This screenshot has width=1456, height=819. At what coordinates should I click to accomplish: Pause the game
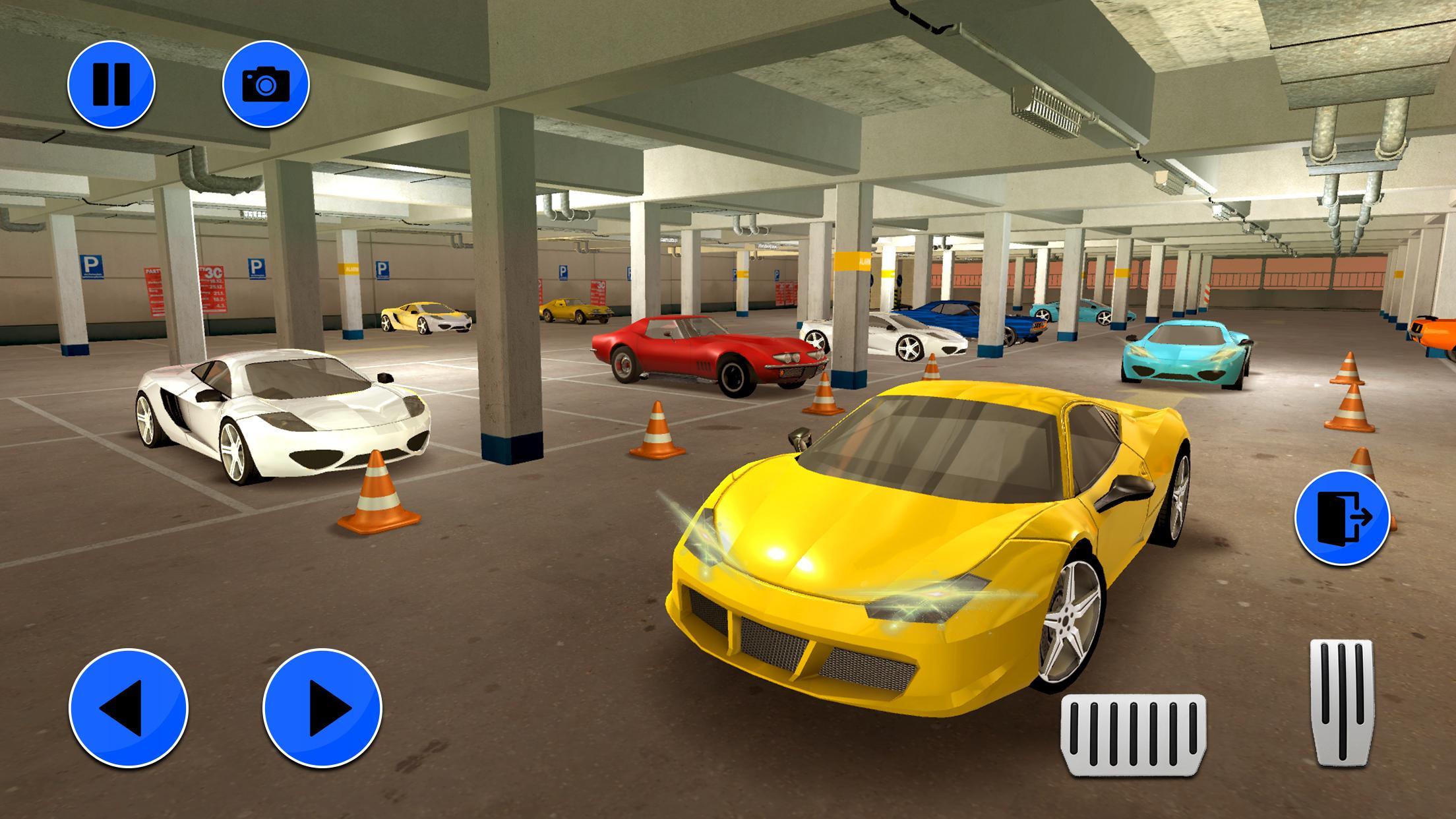(x=111, y=84)
